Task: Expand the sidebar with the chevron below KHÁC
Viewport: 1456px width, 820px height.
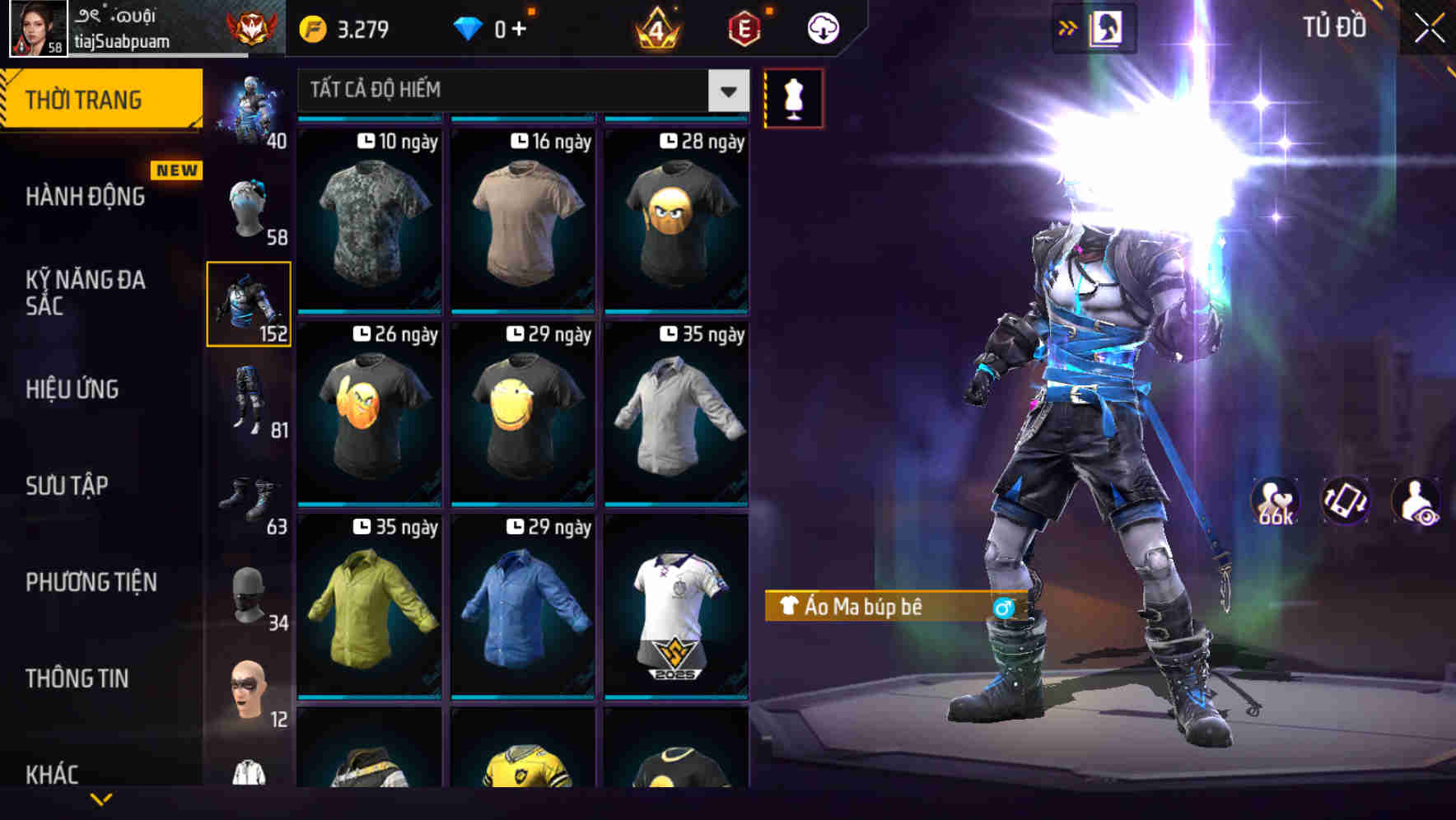Action: (x=100, y=800)
